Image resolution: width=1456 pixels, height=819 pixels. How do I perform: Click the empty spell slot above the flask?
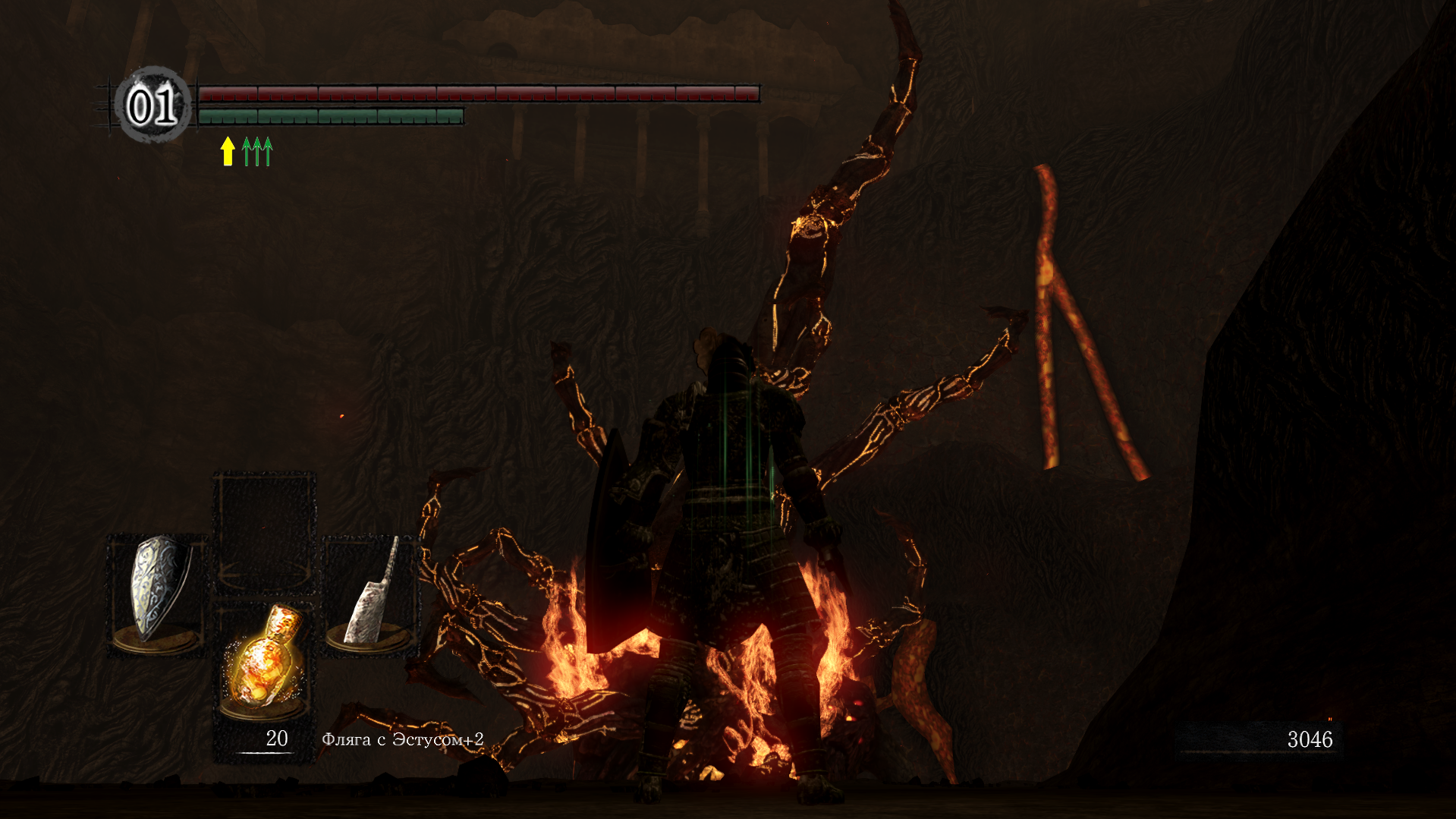[x=264, y=531]
